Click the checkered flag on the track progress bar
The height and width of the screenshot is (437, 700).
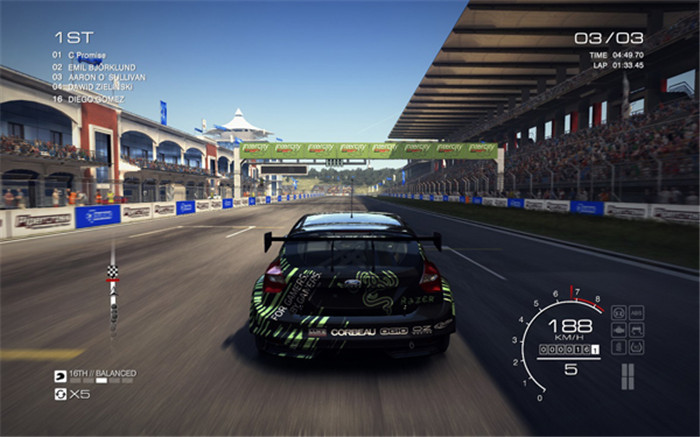pyautogui.click(x=112, y=271)
